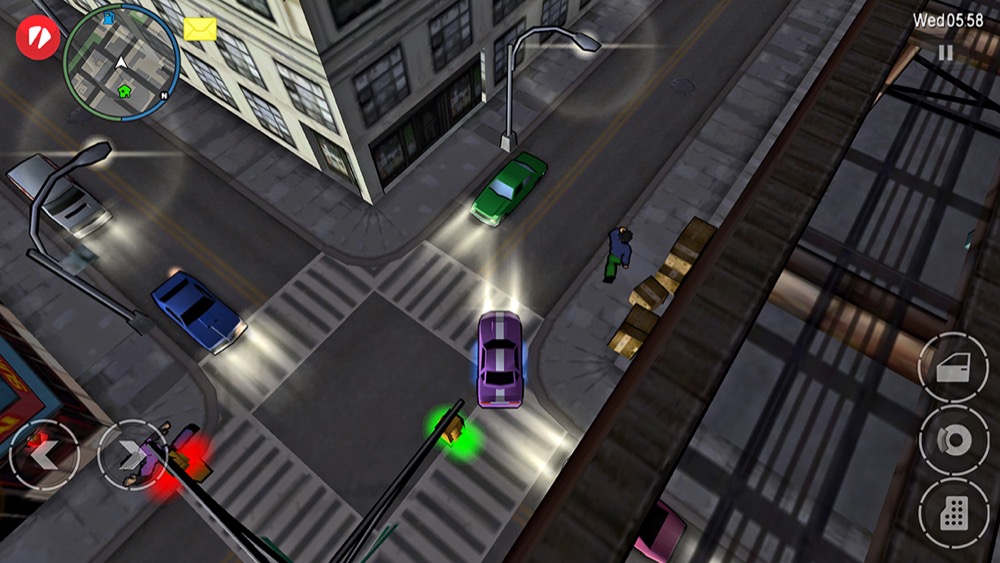Viewport: 1000px width, 563px height.
Task: Select the blue gas pump marker on minimap
Action: tap(108, 18)
